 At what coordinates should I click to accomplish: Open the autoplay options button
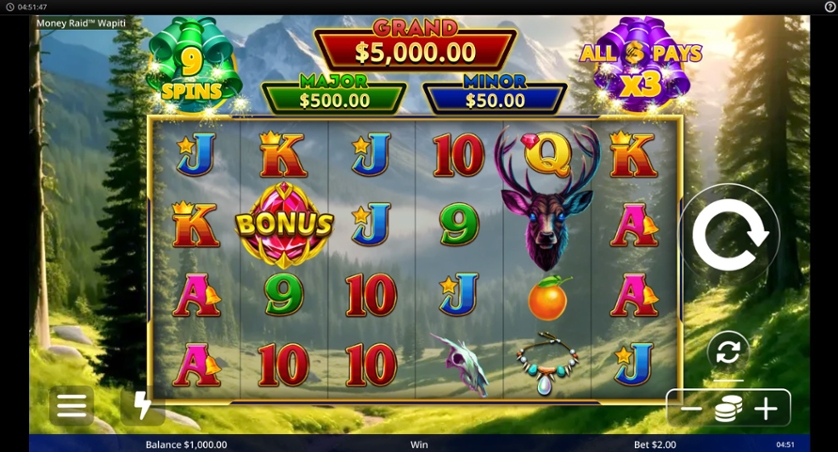coord(728,351)
